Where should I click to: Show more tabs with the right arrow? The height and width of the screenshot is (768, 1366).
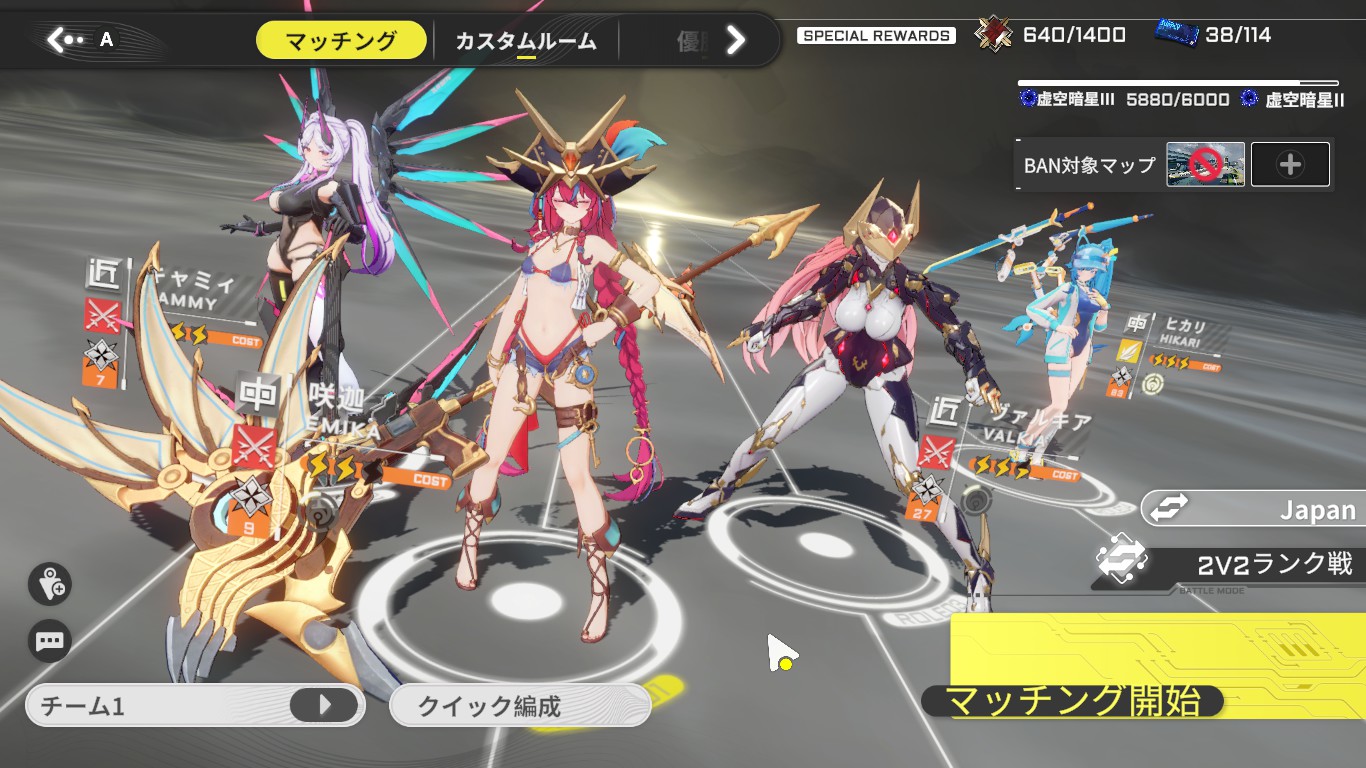[736, 40]
